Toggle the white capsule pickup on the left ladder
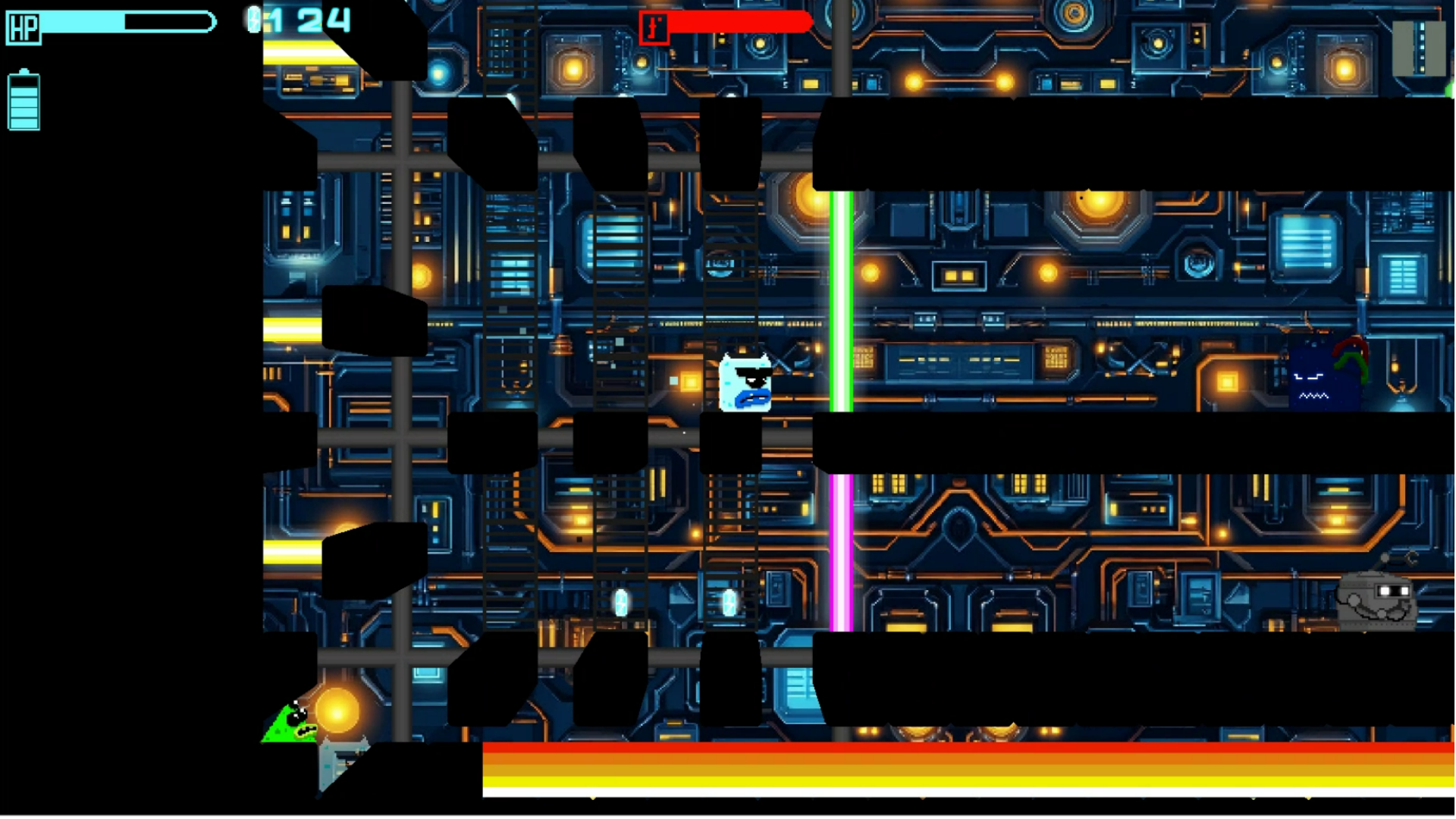 [620, 603]
